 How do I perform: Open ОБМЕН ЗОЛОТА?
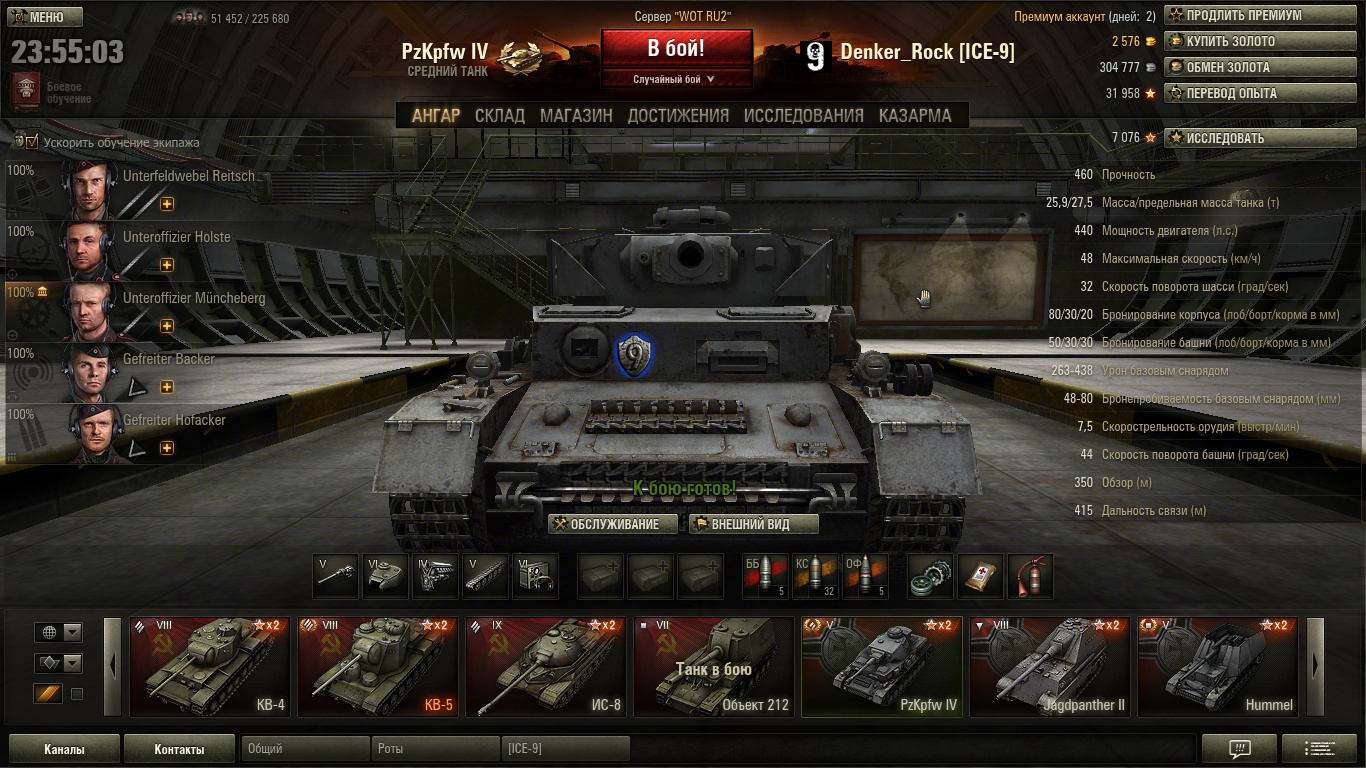tap(1244, 67)
